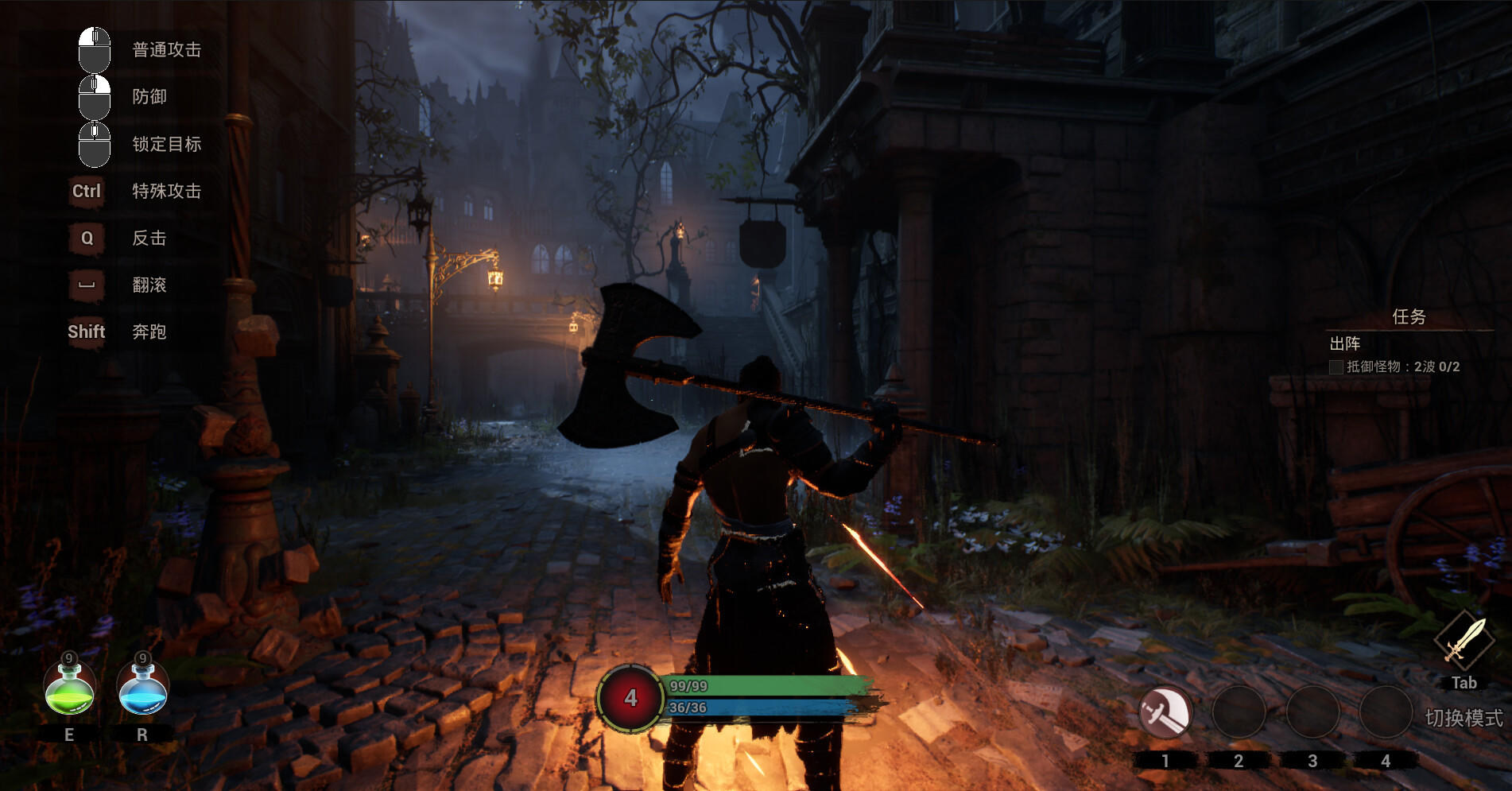
Task: Click the sword switch-mode icon
Action: (1464, 642)
